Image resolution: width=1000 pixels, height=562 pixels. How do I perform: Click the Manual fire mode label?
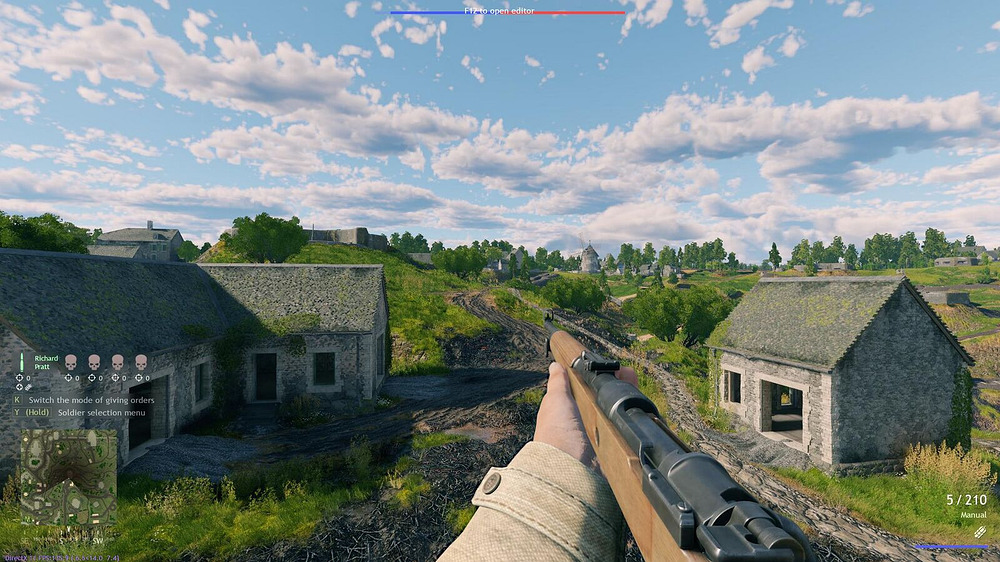pyautogui.click(x=971, y=514)
